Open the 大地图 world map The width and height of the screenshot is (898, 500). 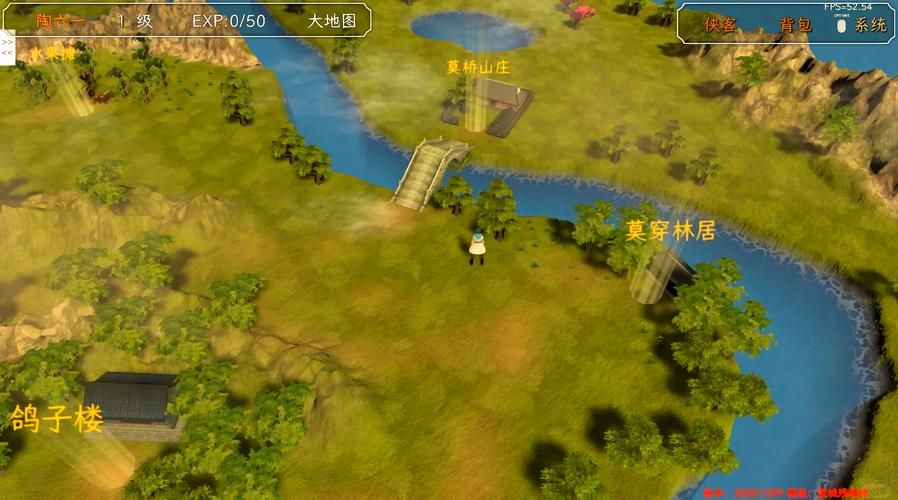[333, 20]
